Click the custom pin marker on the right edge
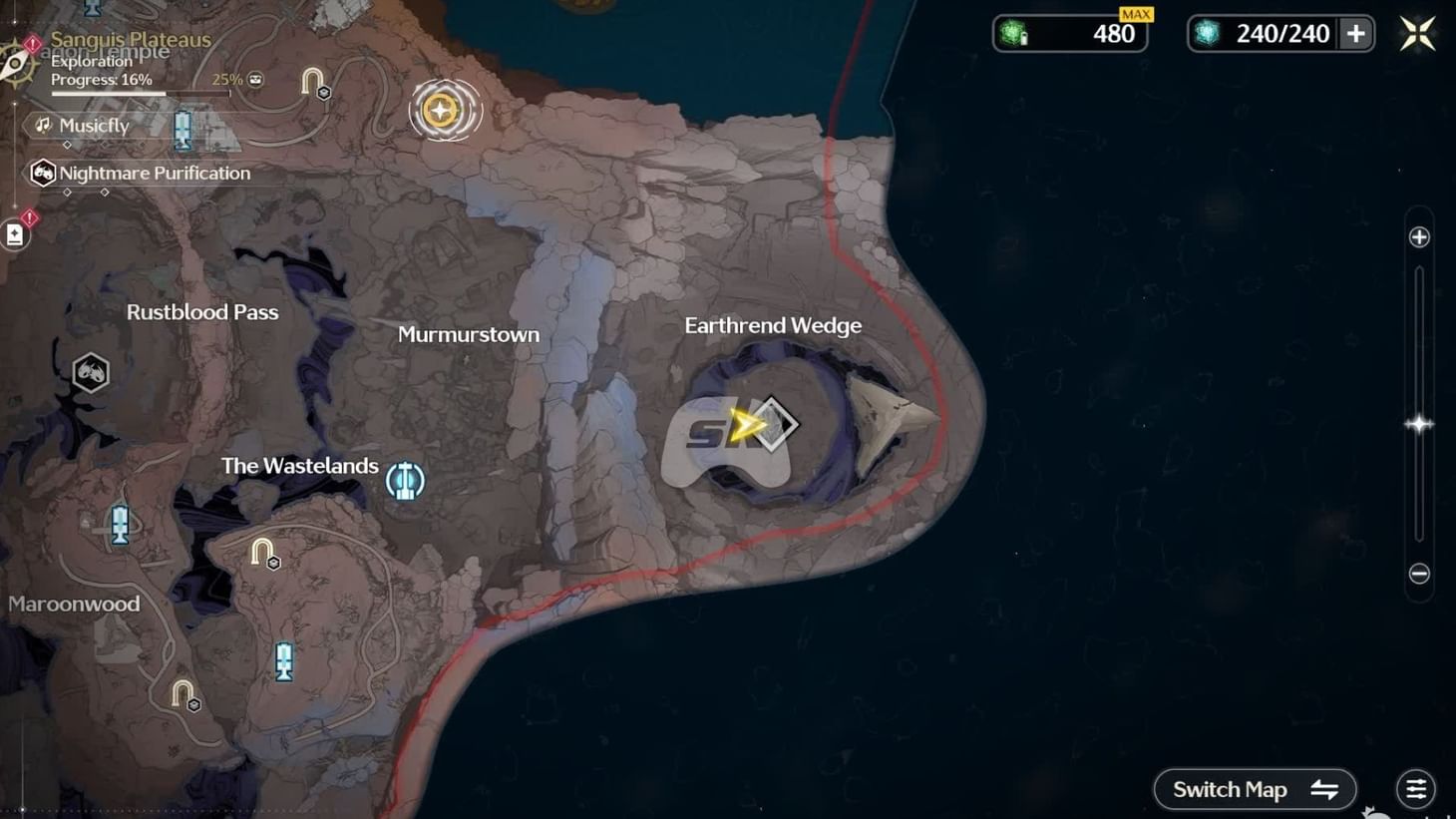The image size is (1456, 819). pyautogui.click(x=1418, y=423)
